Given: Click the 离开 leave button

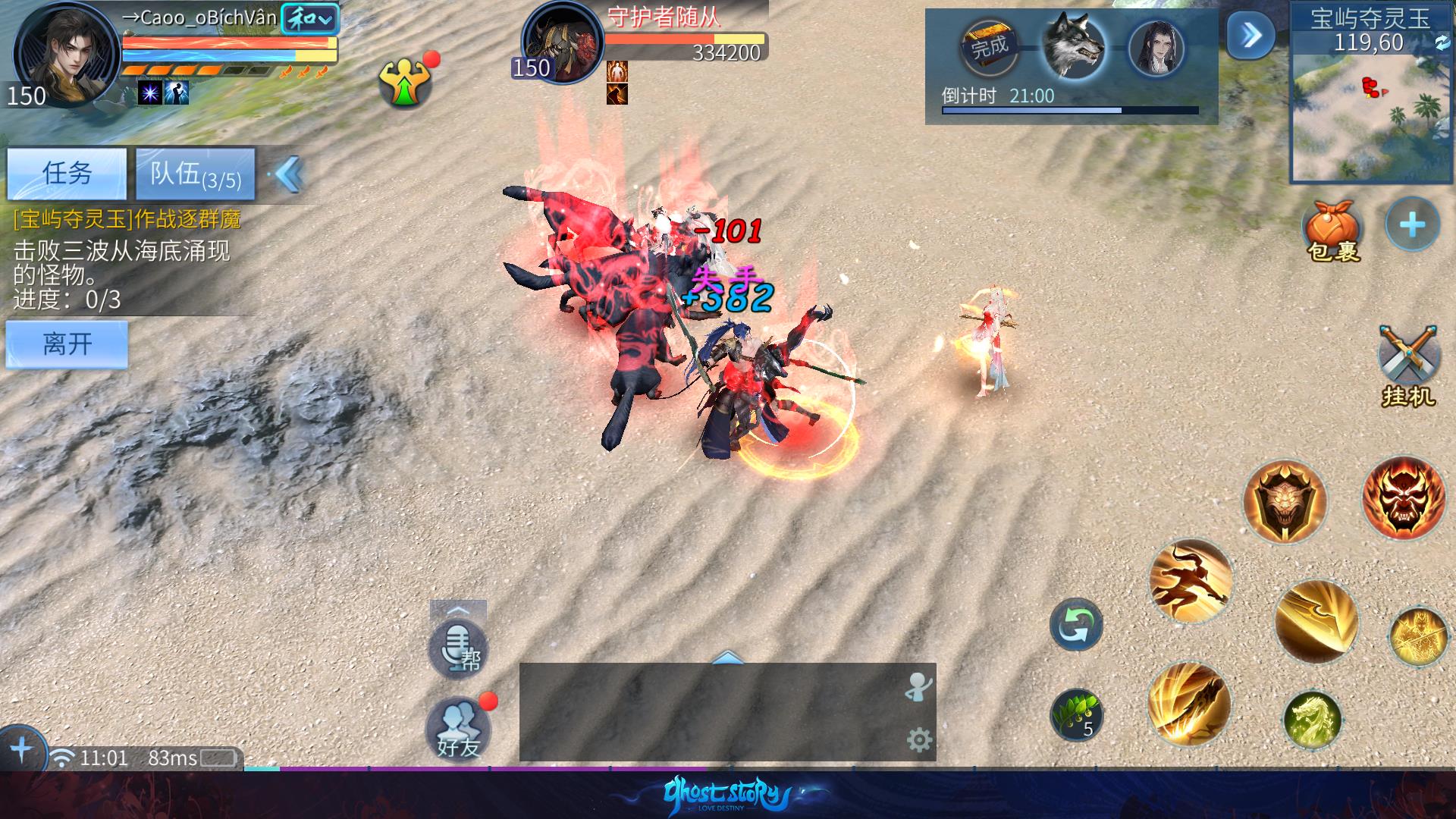Looking at the screenshot, I should pos(67,344).
